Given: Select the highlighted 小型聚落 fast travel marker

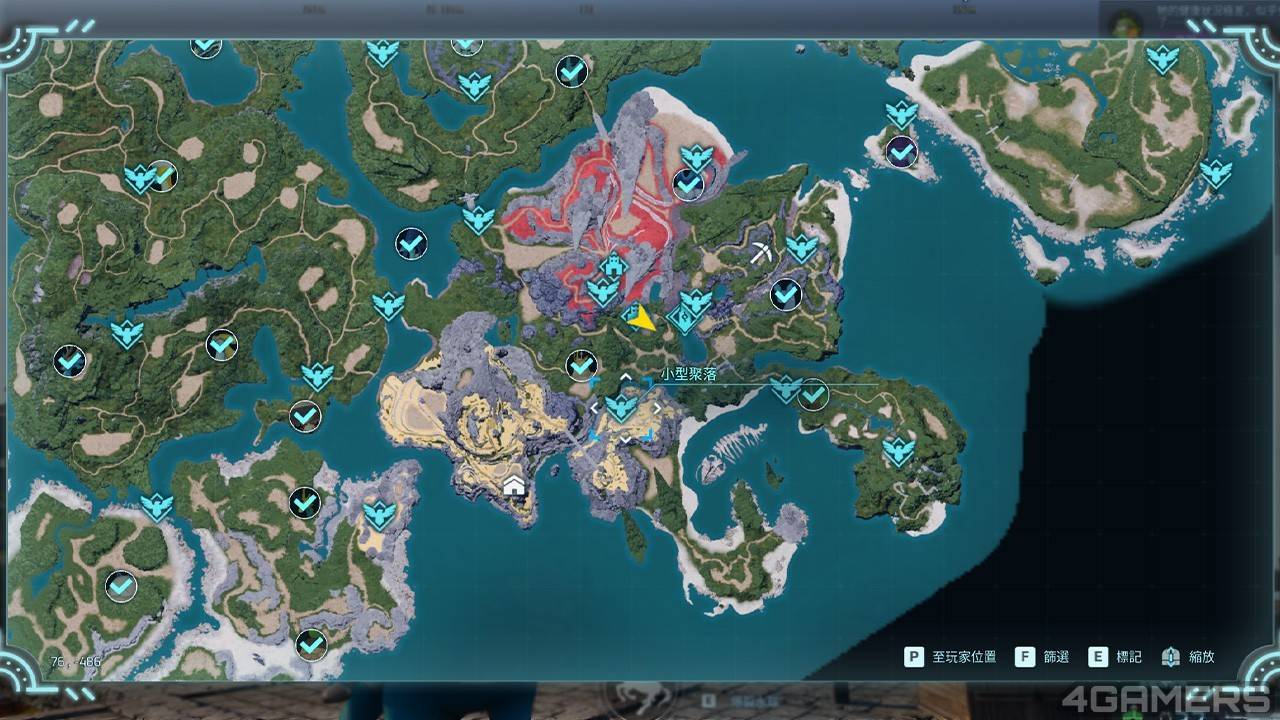Looking at the screenshot, I should coord(622,407).
